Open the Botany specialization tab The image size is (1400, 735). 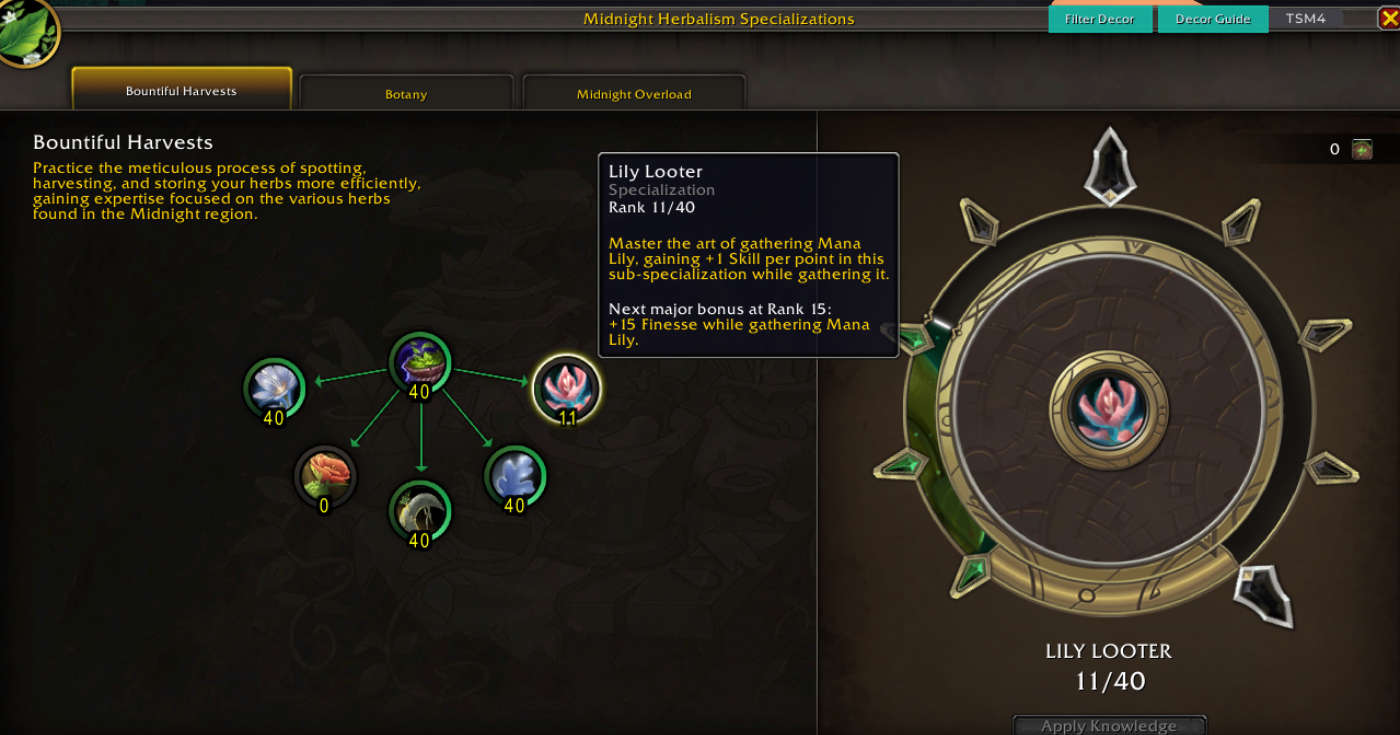(x=406, y=94)
